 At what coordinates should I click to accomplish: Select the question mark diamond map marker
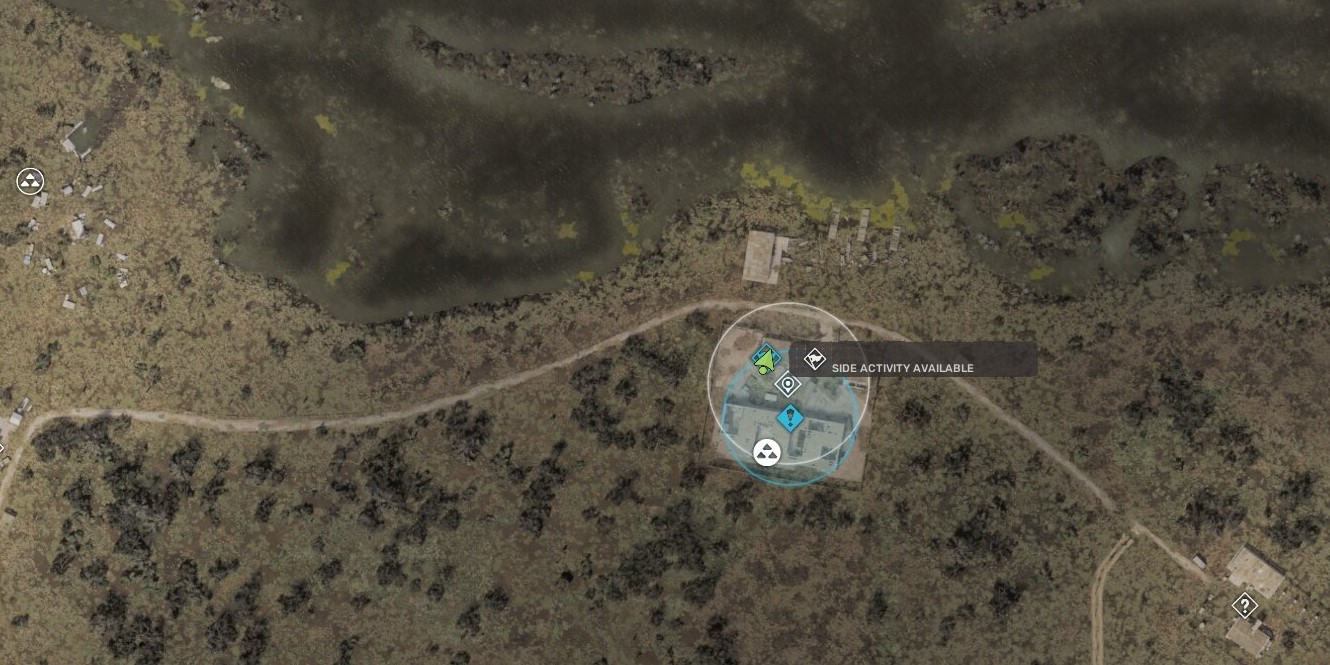1244,605
